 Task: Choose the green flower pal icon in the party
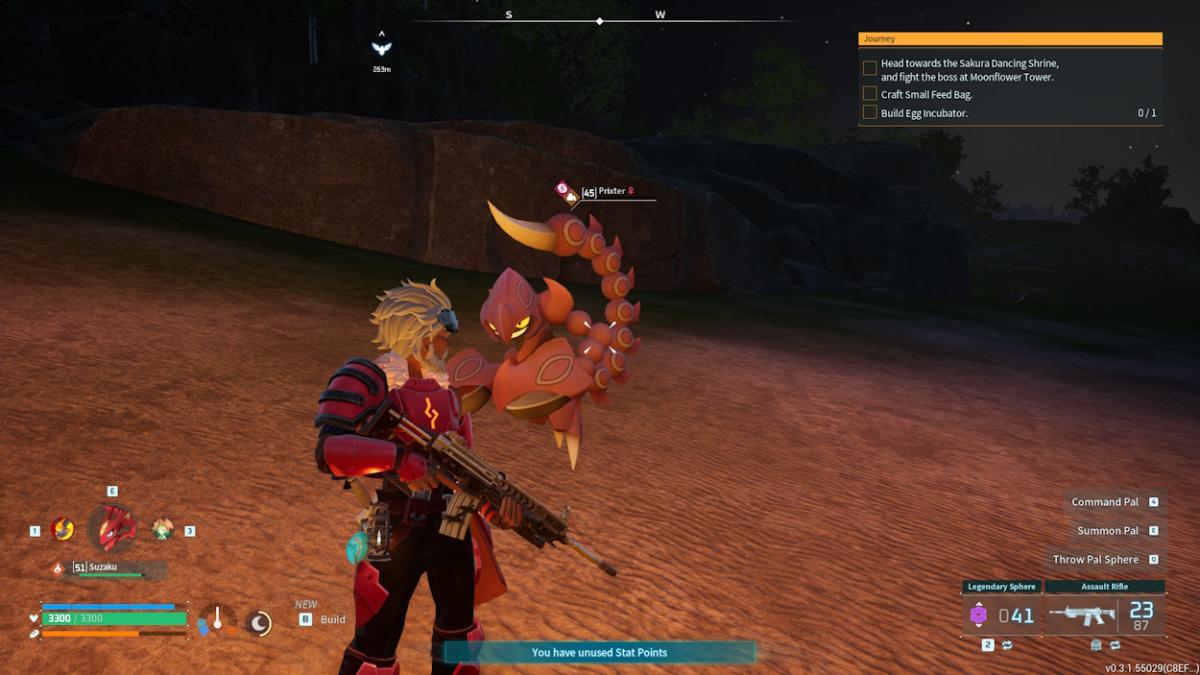pos(162,529)
